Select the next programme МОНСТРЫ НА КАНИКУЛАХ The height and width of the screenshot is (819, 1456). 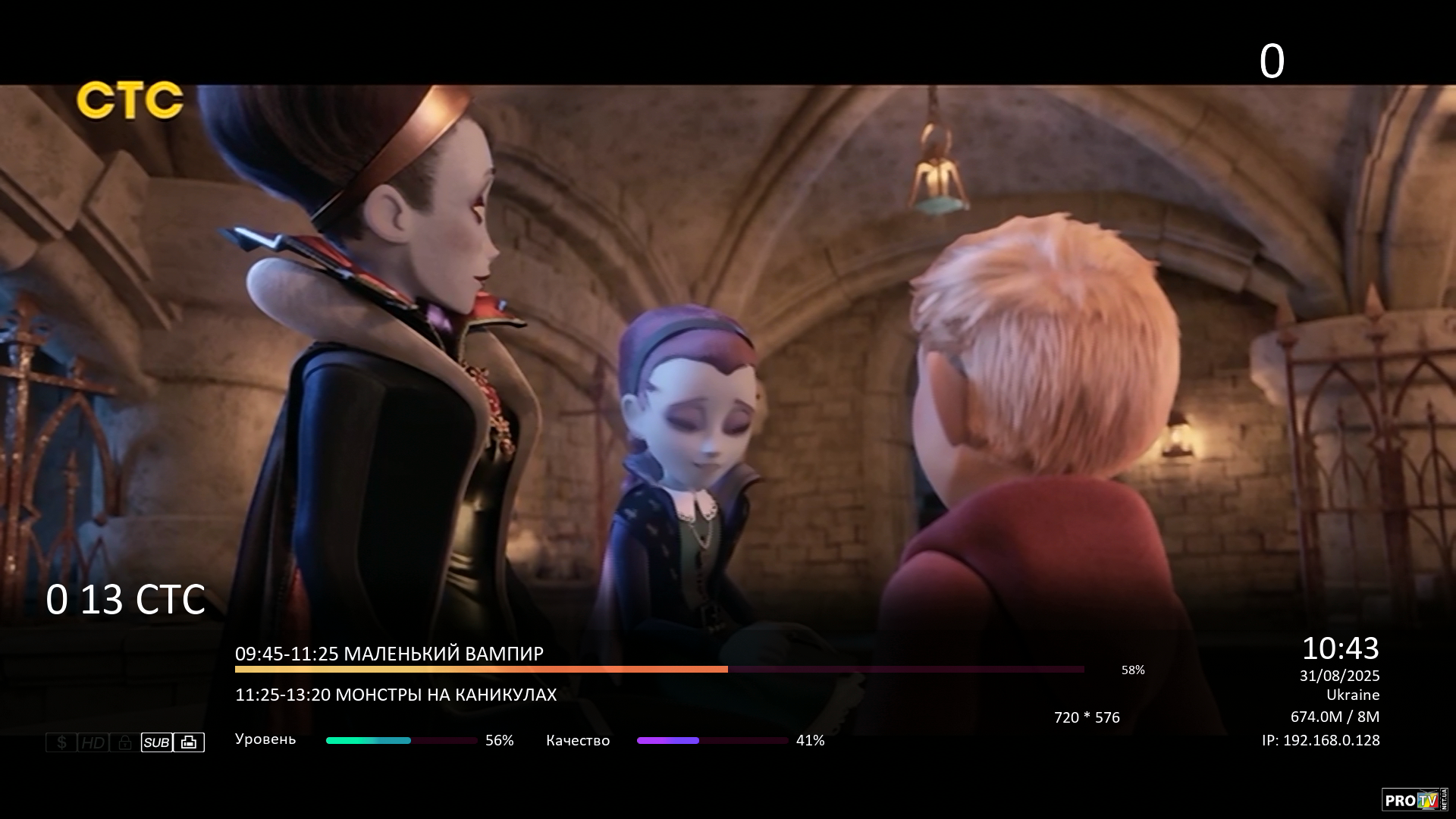click(396, 695)
